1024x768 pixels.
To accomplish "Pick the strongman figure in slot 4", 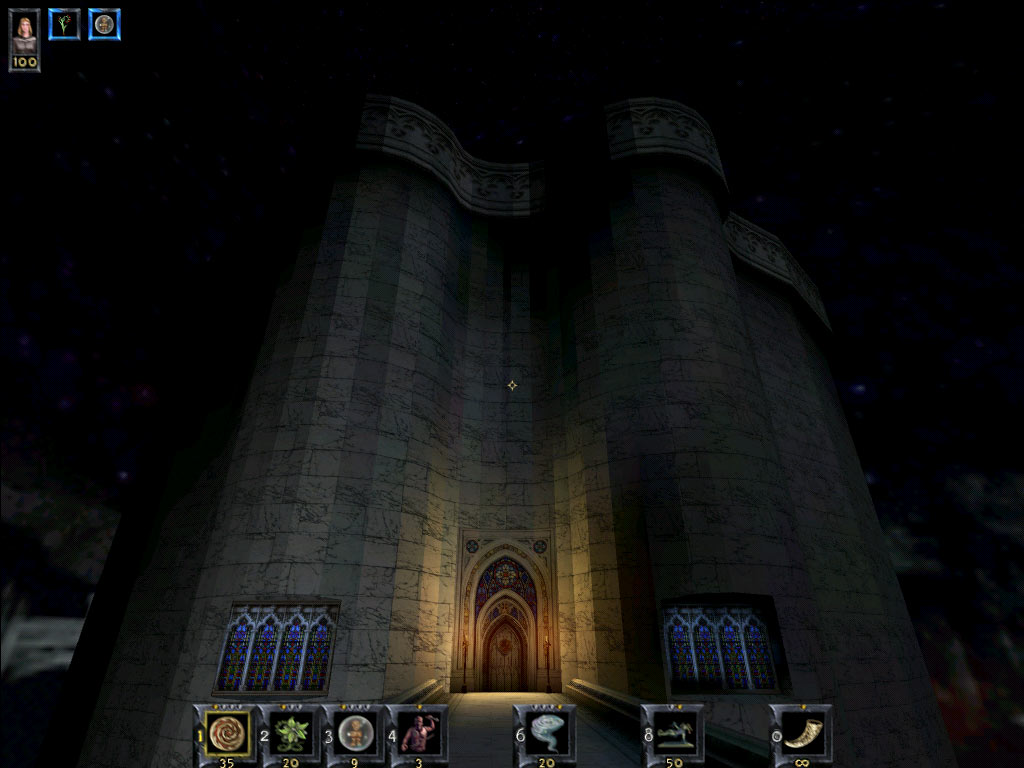I will [418, 734].
